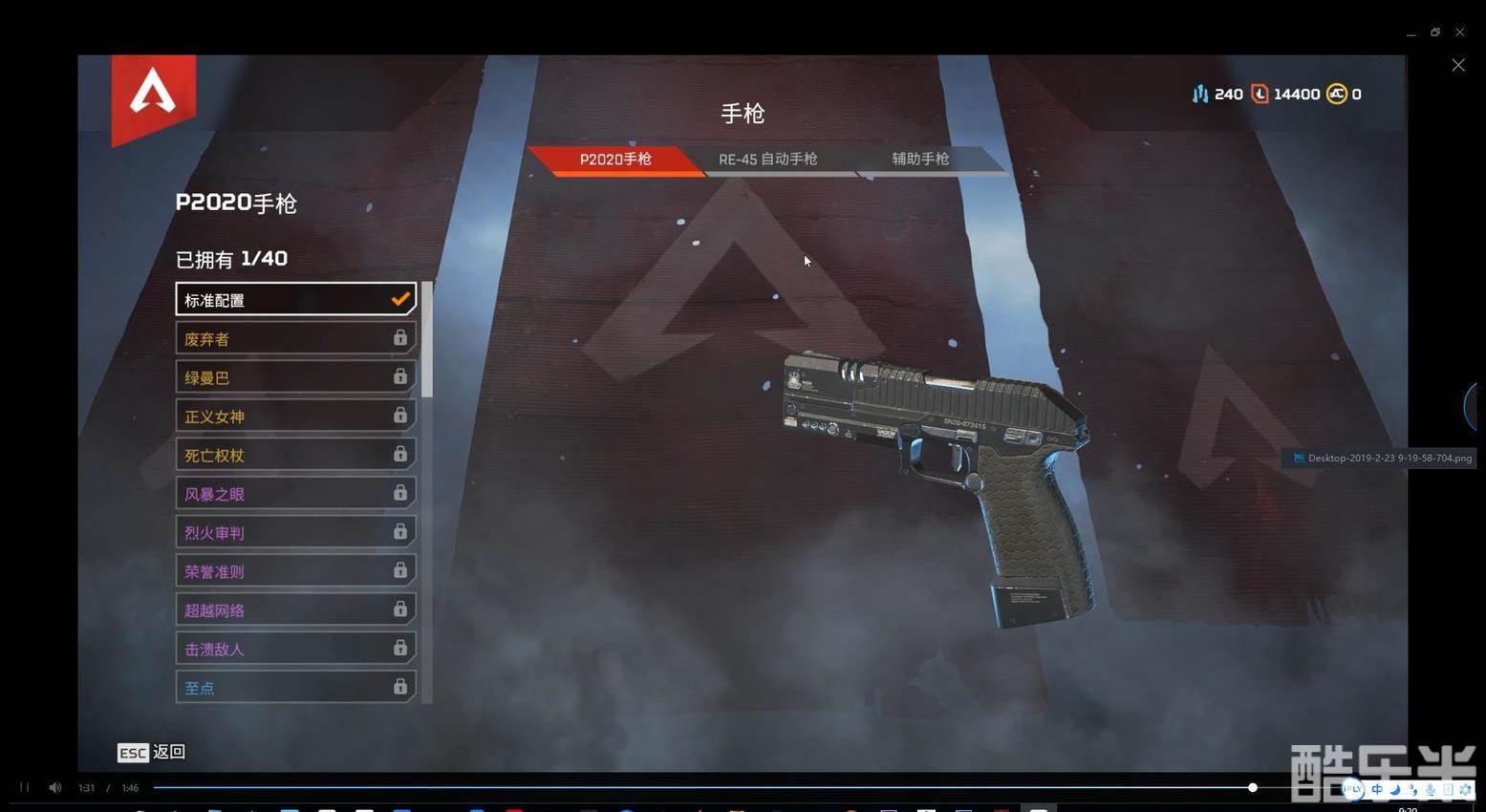Image resolution: width=1486 pixels, height=812 pixels.
Task: Click the skin list scrollbar
Action: (x=427, y=339)
